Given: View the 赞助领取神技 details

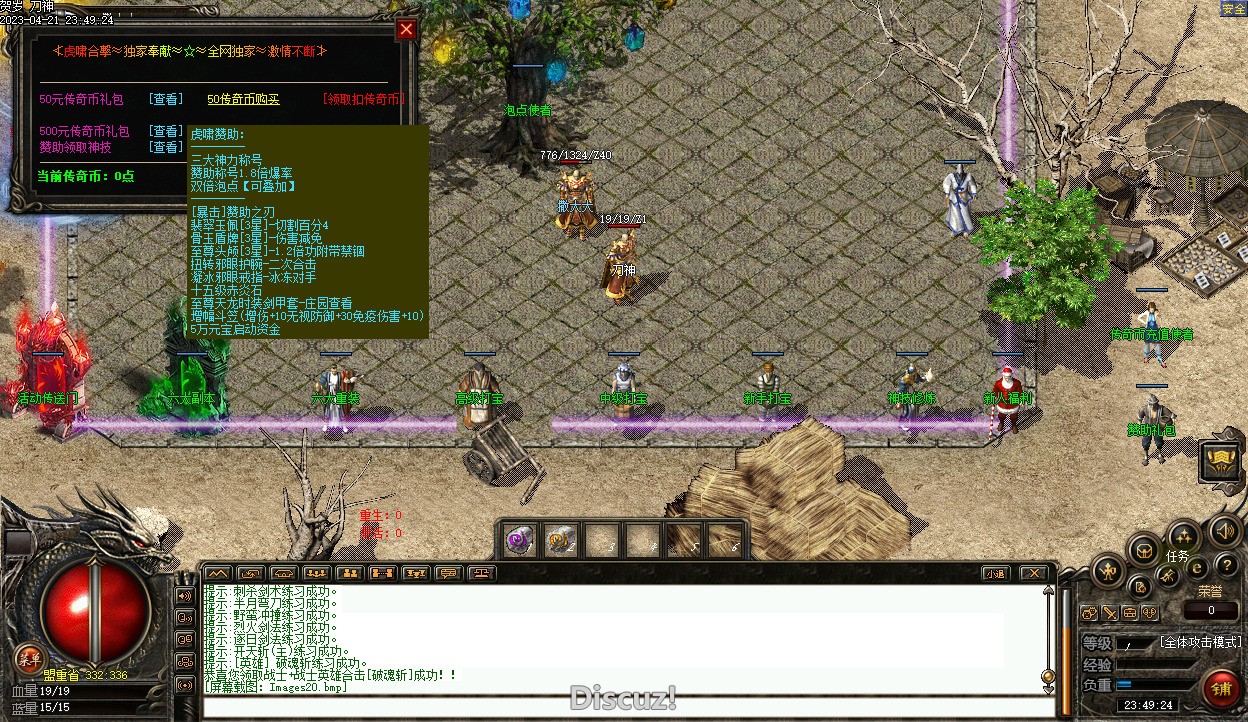Looking at the screenshot, I should click(x=166, y=147).
